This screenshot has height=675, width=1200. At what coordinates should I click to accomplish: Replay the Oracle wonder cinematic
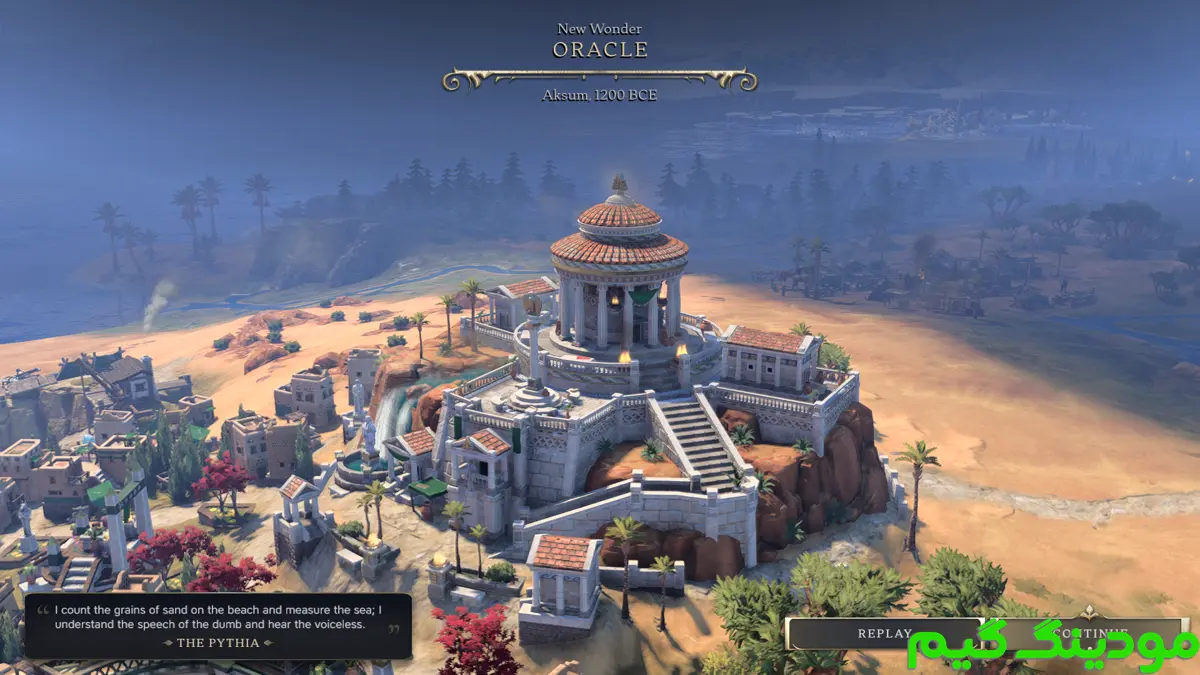coord(884,633)
